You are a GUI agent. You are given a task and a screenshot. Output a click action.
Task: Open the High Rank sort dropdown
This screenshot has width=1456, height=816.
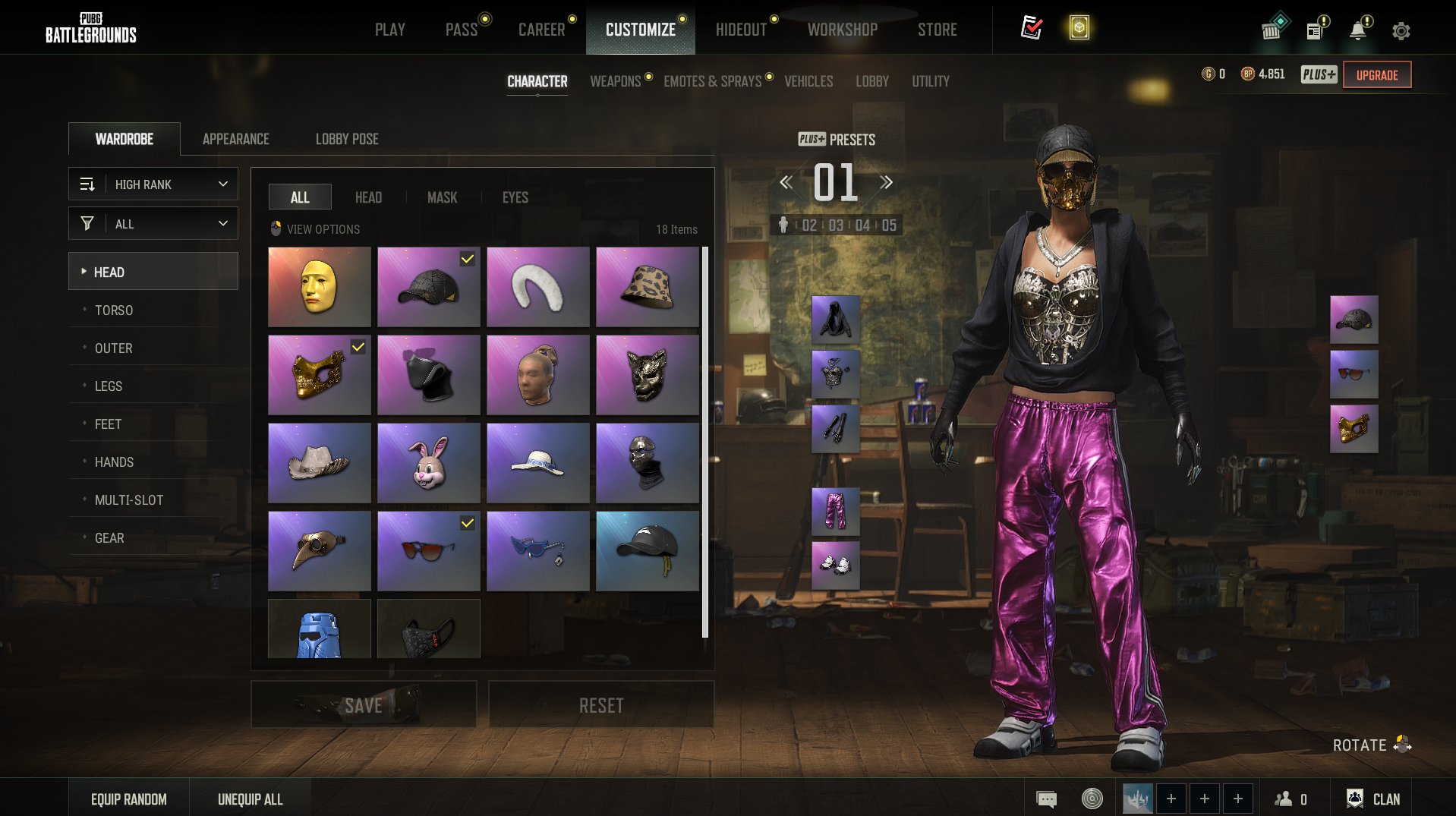[153, 184]
